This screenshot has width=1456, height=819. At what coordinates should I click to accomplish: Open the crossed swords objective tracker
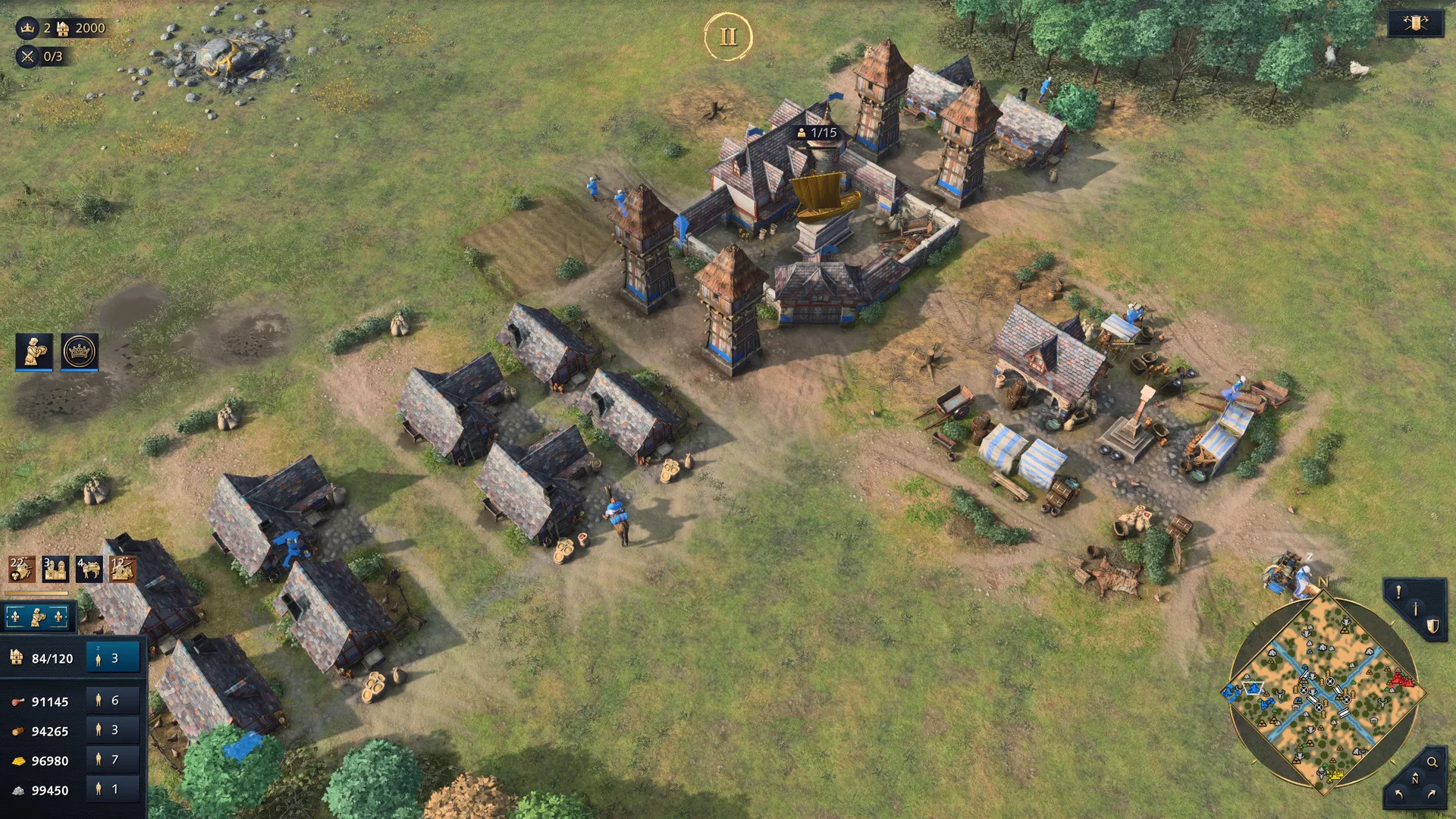[x=27, y=56]
